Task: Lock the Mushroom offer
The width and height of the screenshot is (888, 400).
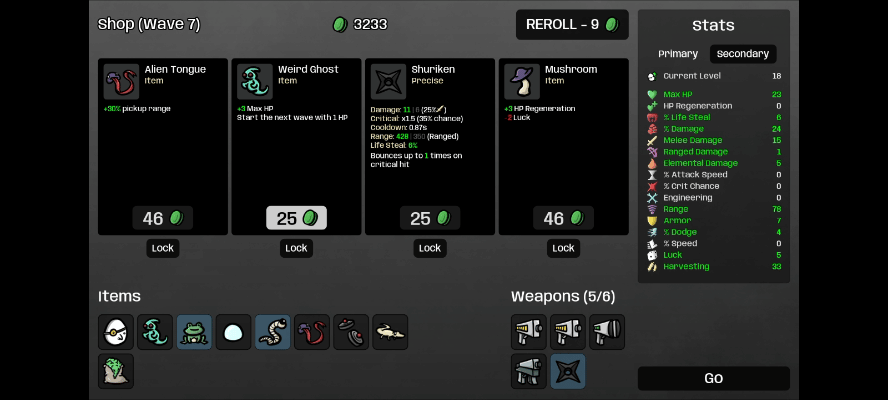Action: 564,248
